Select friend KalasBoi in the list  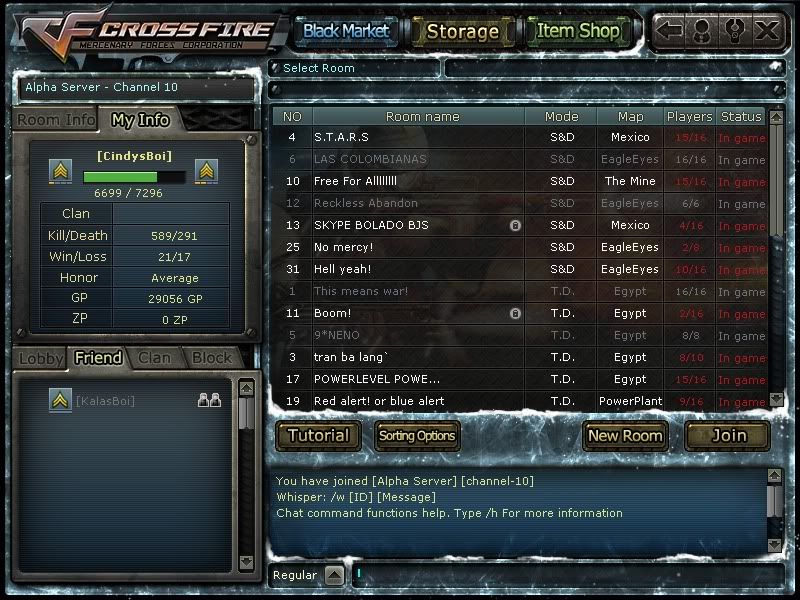coord(105,401)
